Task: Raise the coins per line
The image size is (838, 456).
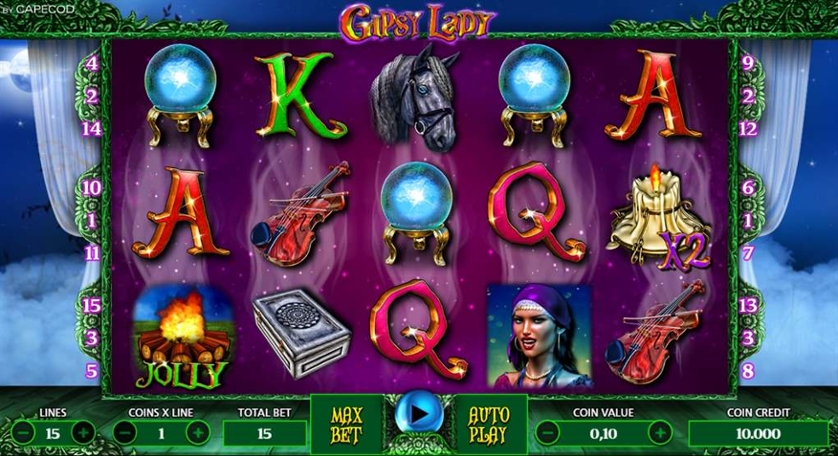Action: point(198,432)
